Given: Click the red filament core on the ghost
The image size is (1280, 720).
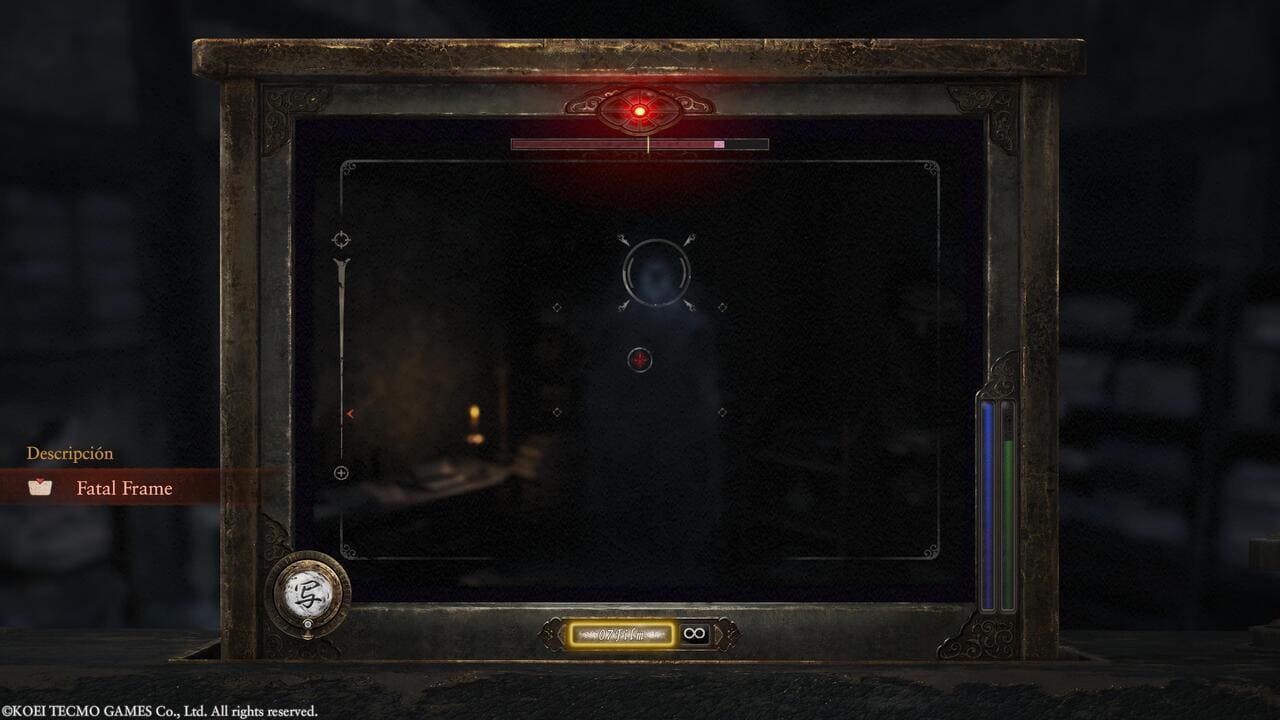Looking at the screenshot, I should click(x=640, y=360).
